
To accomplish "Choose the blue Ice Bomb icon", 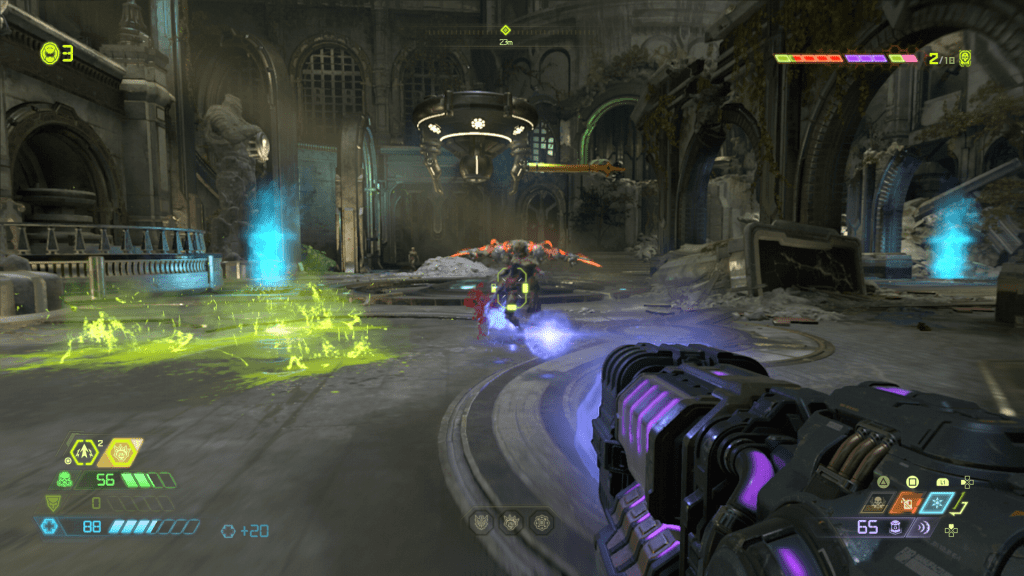I will tap(938, 504).
